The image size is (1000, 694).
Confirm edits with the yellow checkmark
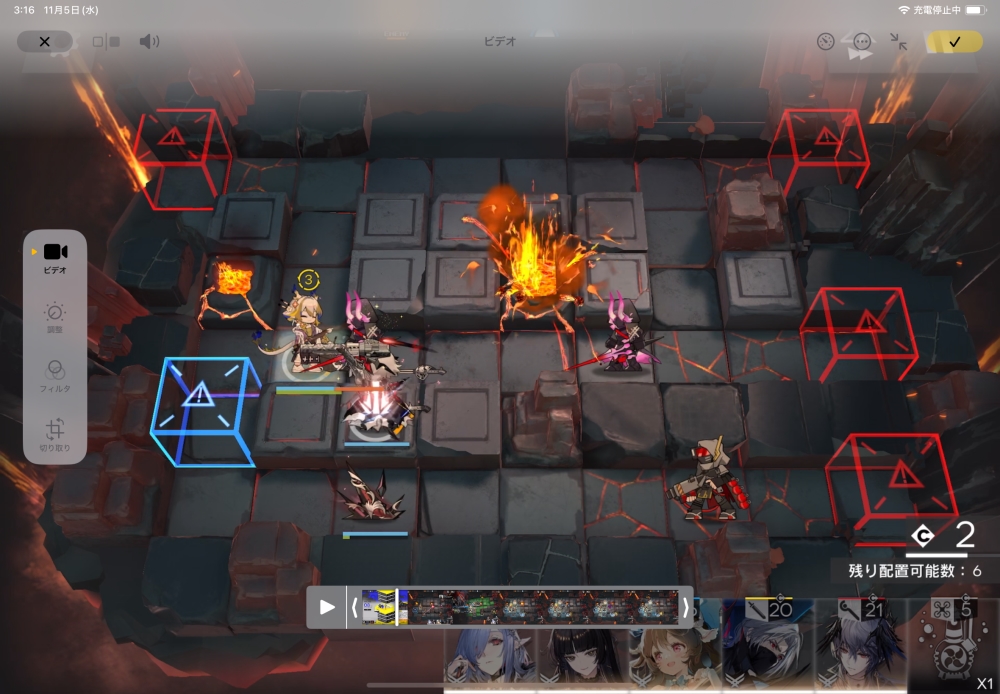click(x=953, y=41)
